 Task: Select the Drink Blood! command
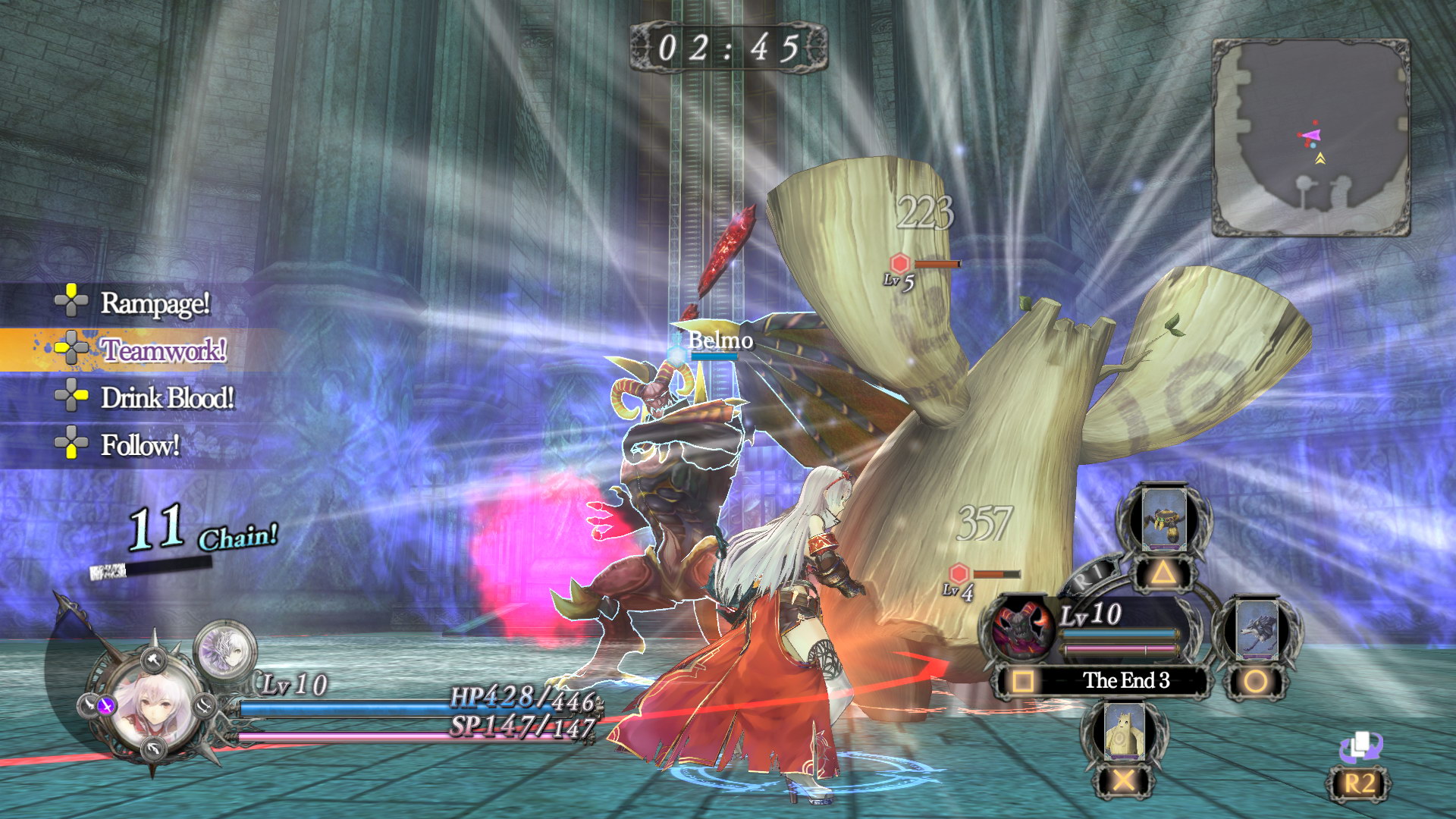pyautogui.click(x=167, y=397)
